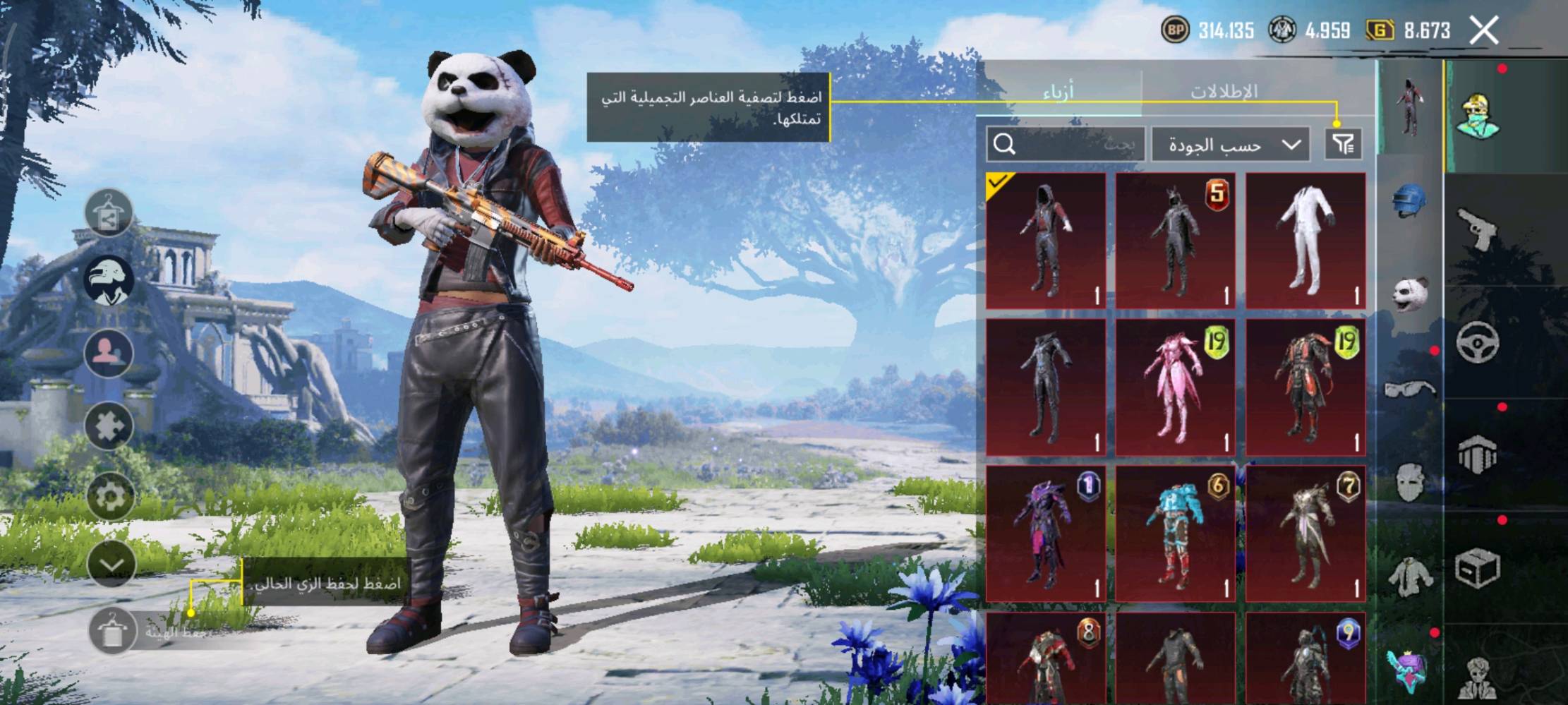The image size is (1568, 705).
Task: Focus the outfit search box
Action: (x=1065, y=145)
